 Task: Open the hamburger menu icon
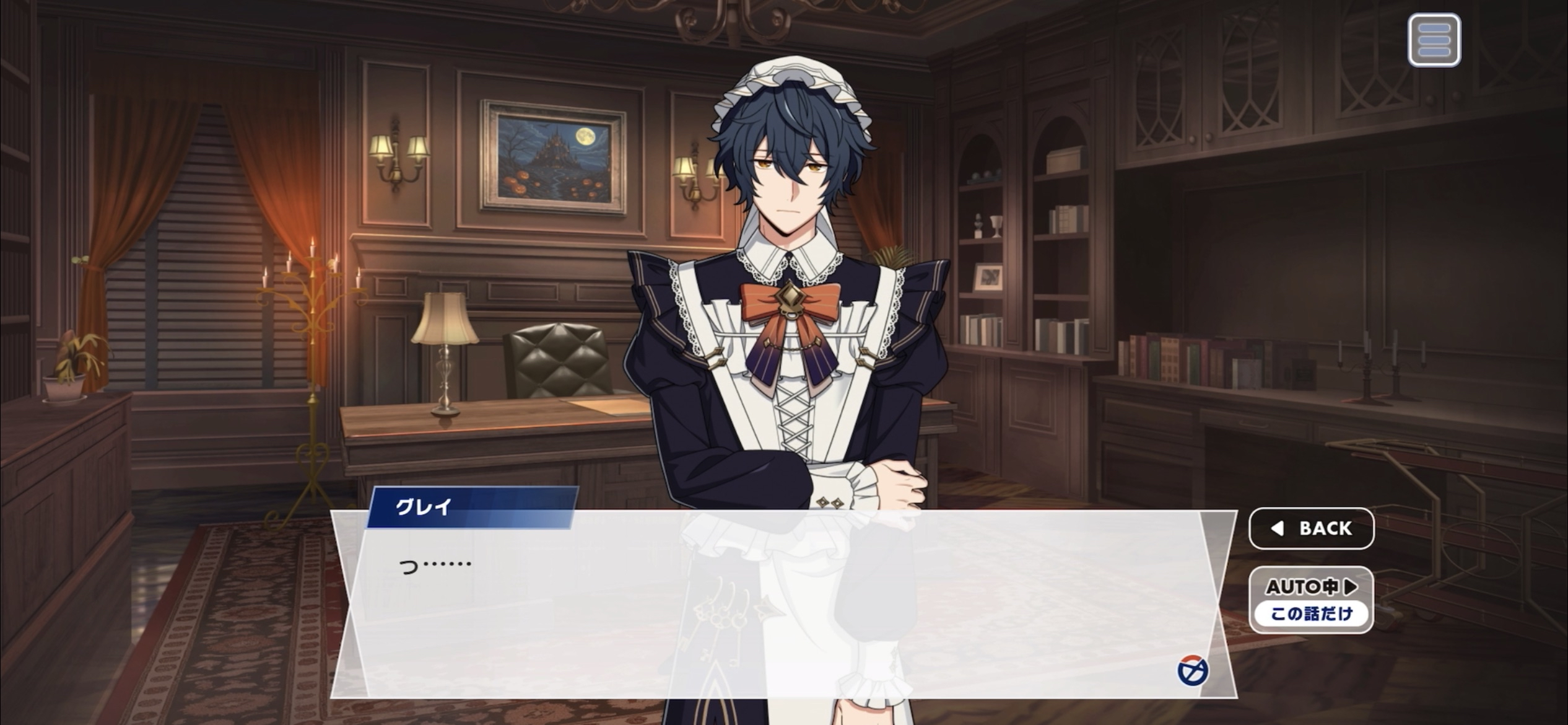(x=1434, y=40)
